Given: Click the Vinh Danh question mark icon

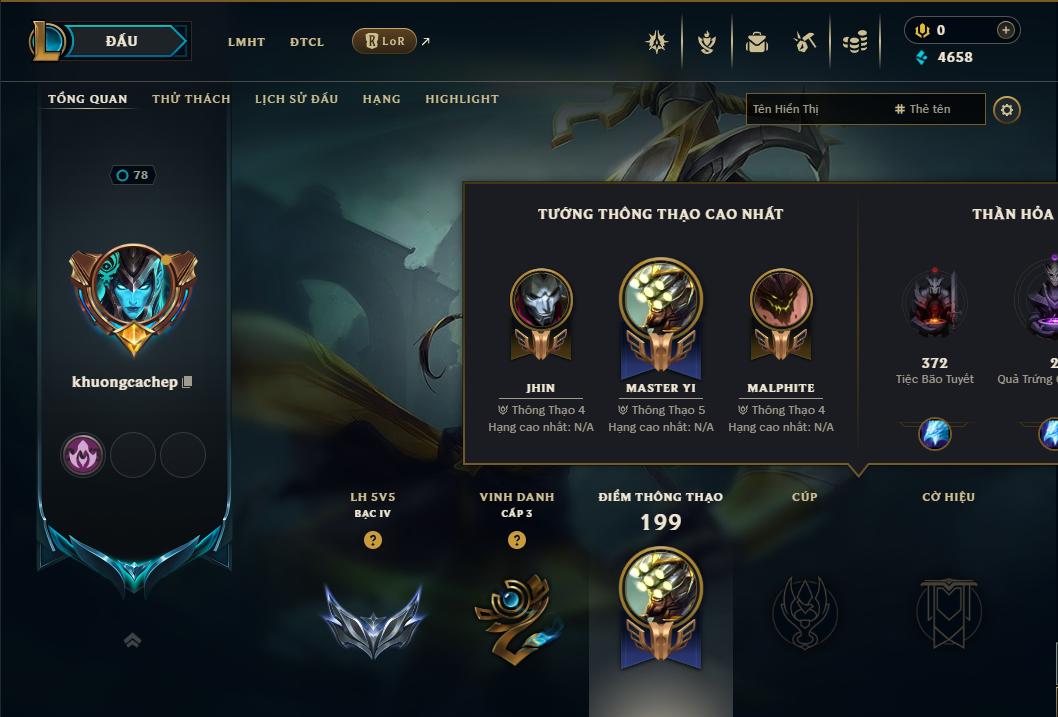Looking at the screenshot, I should 517,540.
